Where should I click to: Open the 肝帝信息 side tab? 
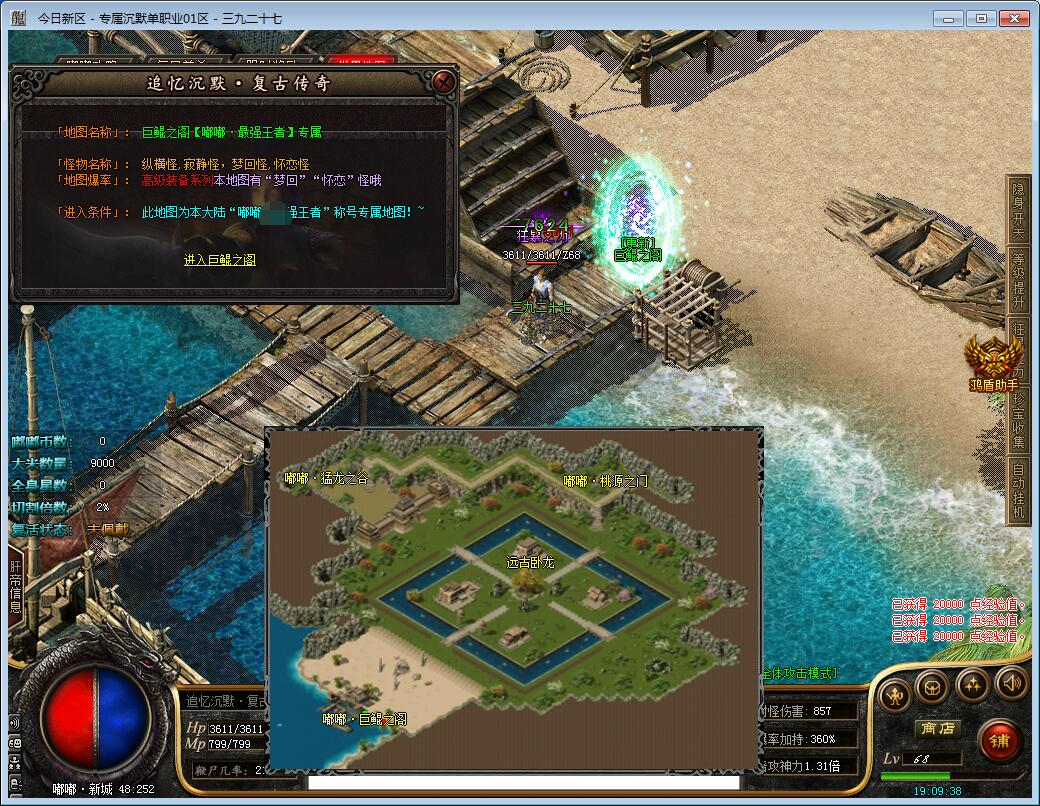16,592
